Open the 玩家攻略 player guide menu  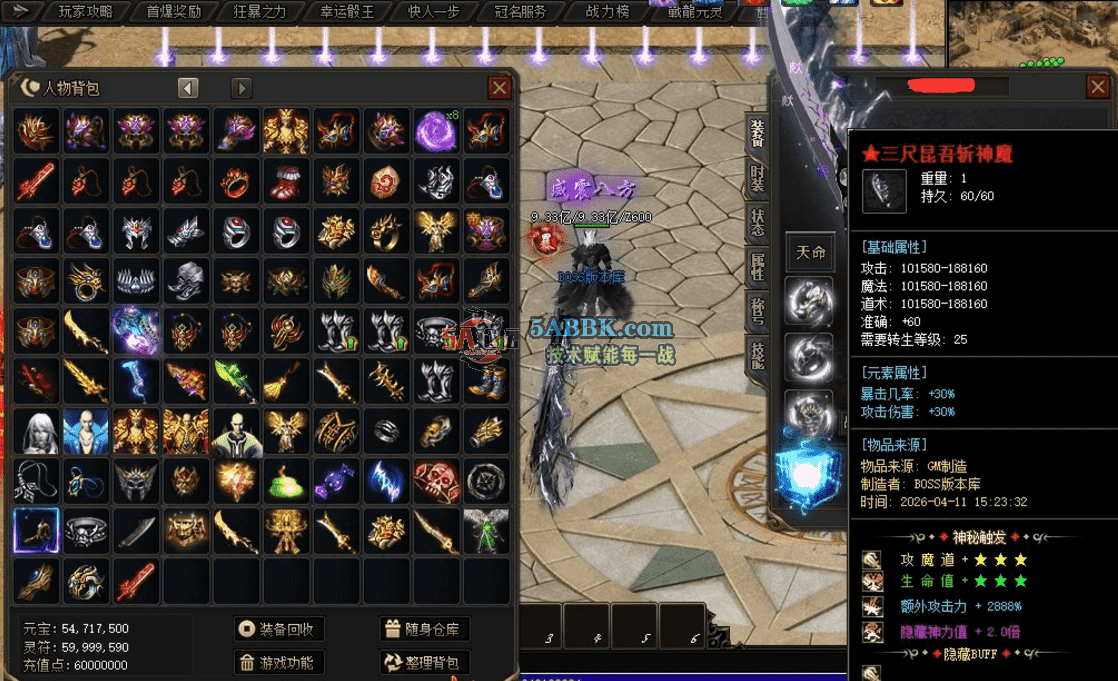[85, 12]
